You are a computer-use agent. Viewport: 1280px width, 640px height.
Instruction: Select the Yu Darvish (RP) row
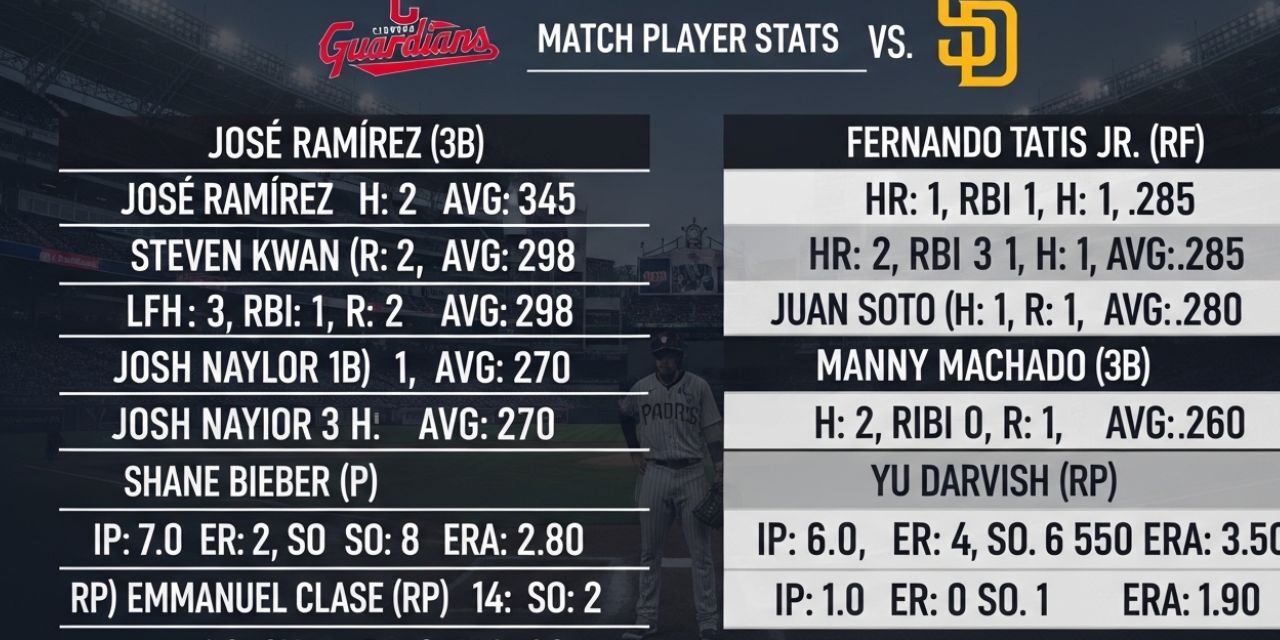(x=993, y=482)
